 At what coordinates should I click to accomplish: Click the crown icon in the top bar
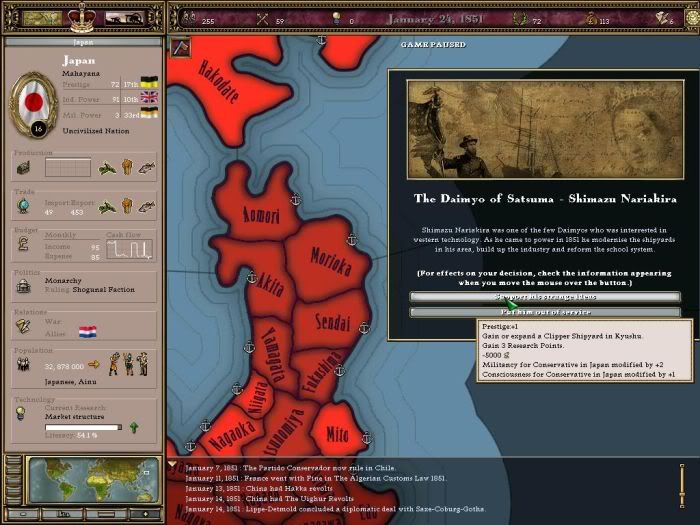click(81, 17)
